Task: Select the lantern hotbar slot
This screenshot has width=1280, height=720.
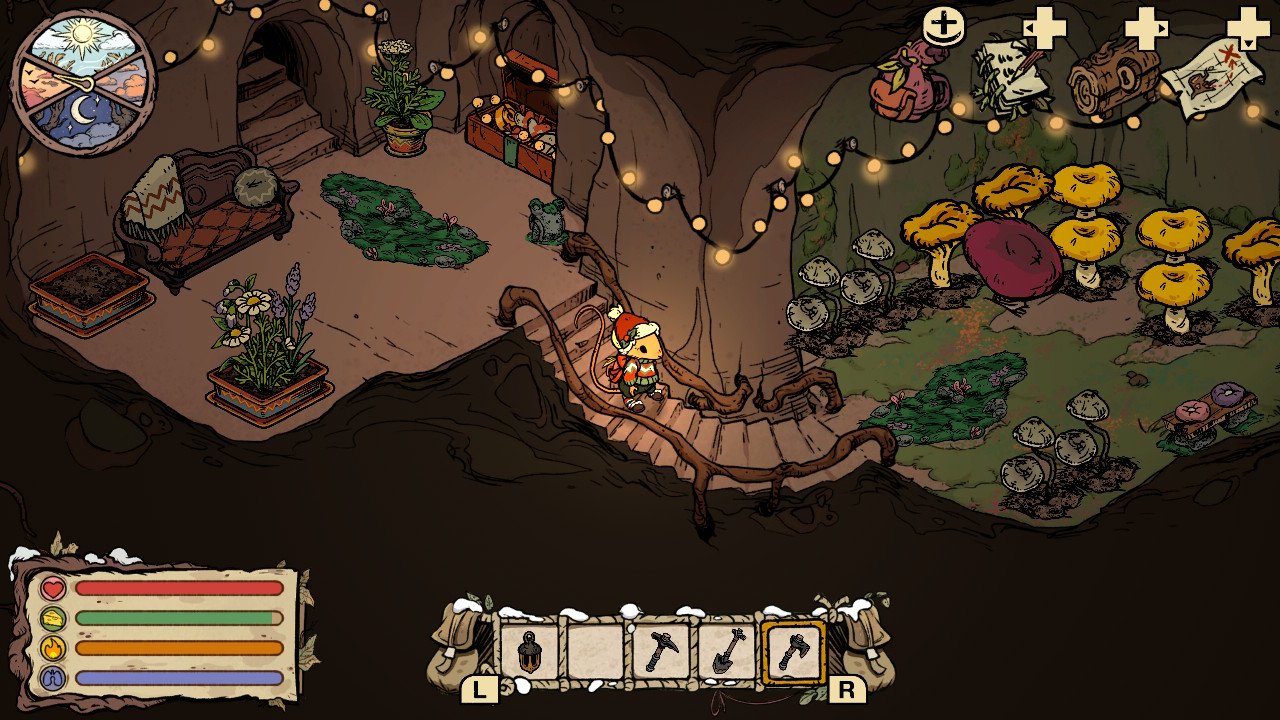Action: click(x=529, y=653)
